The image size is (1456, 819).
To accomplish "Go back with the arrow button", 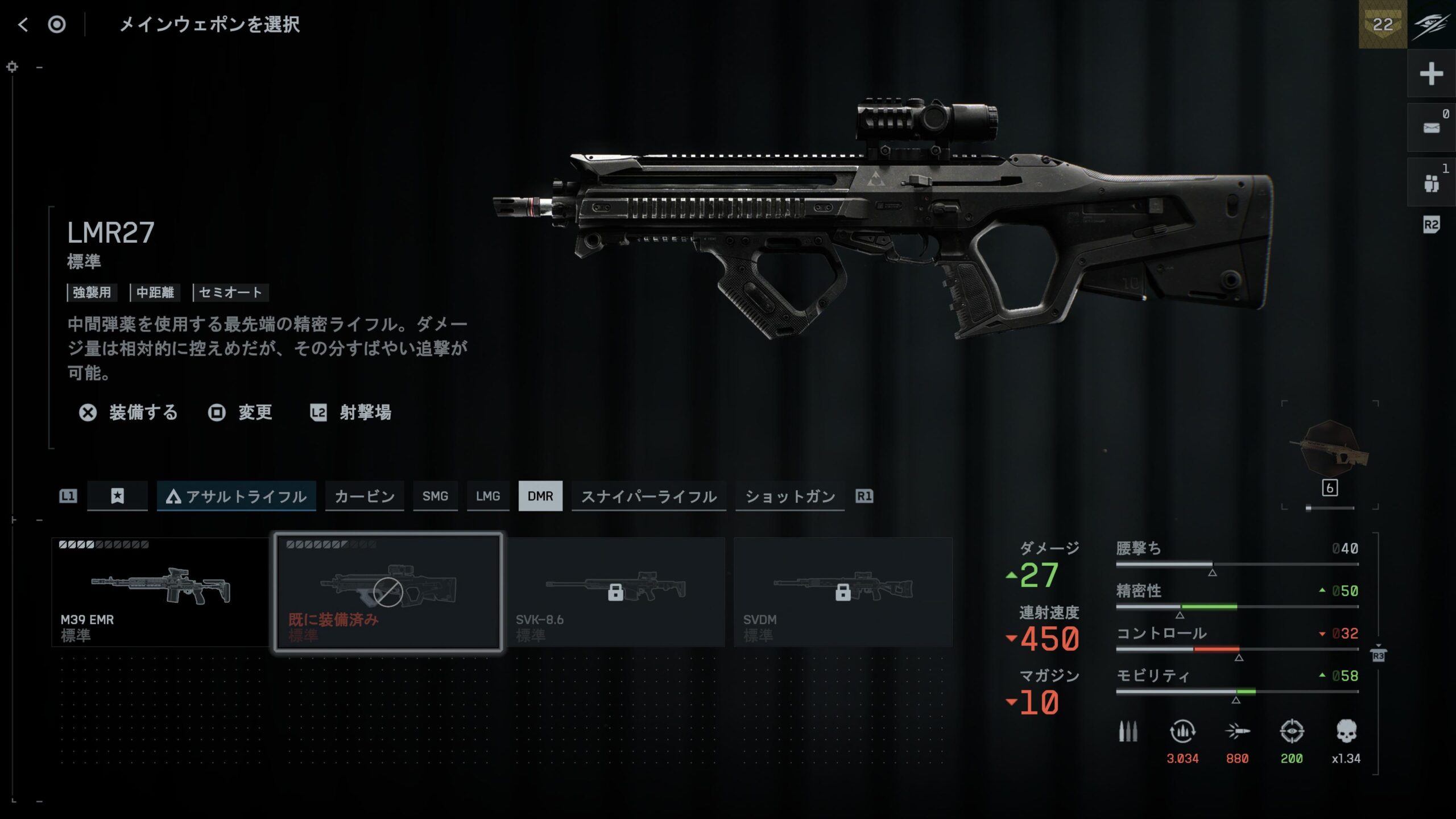I will (23, 24).
